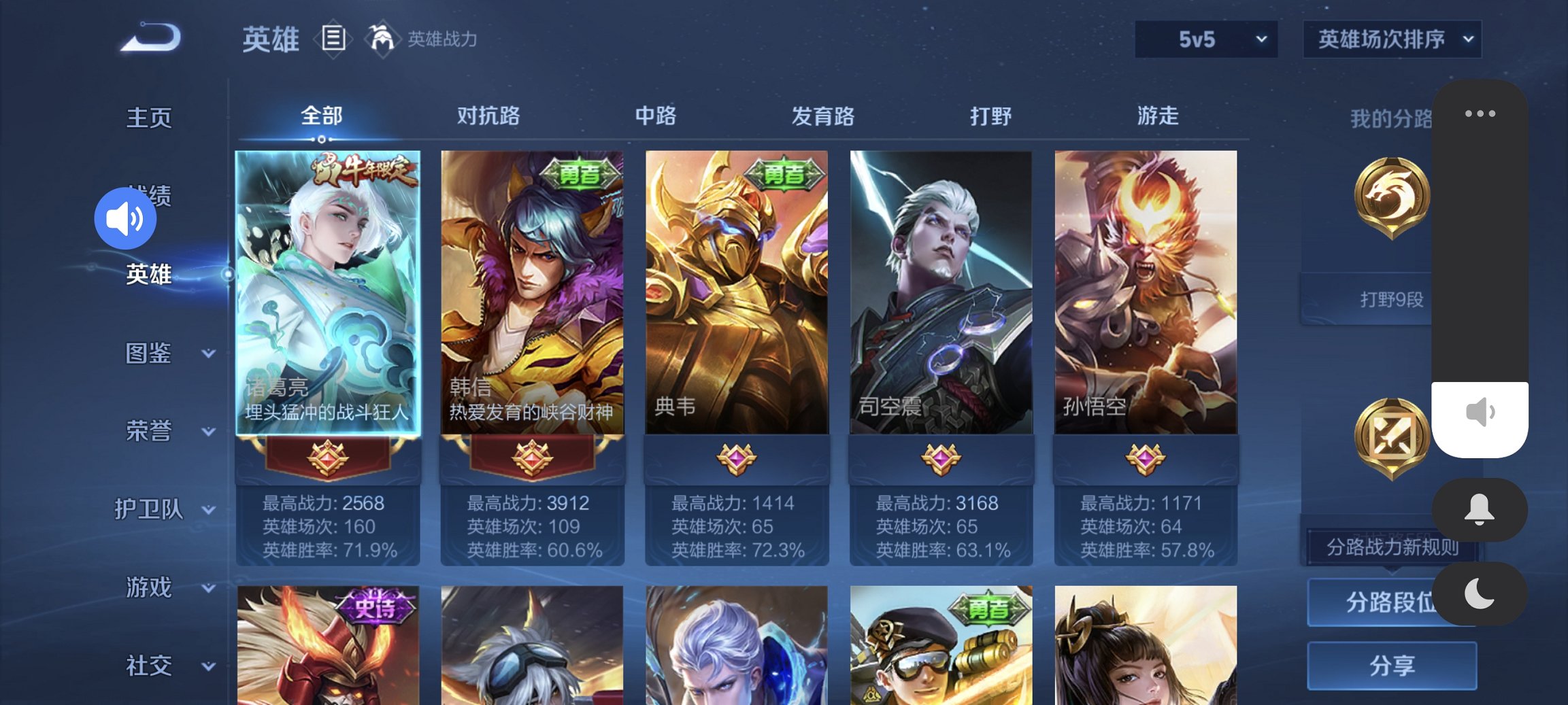Switch to the 中路 mid lane tab
This screenshot has height=705, width=1568.
tap(656, 116)
